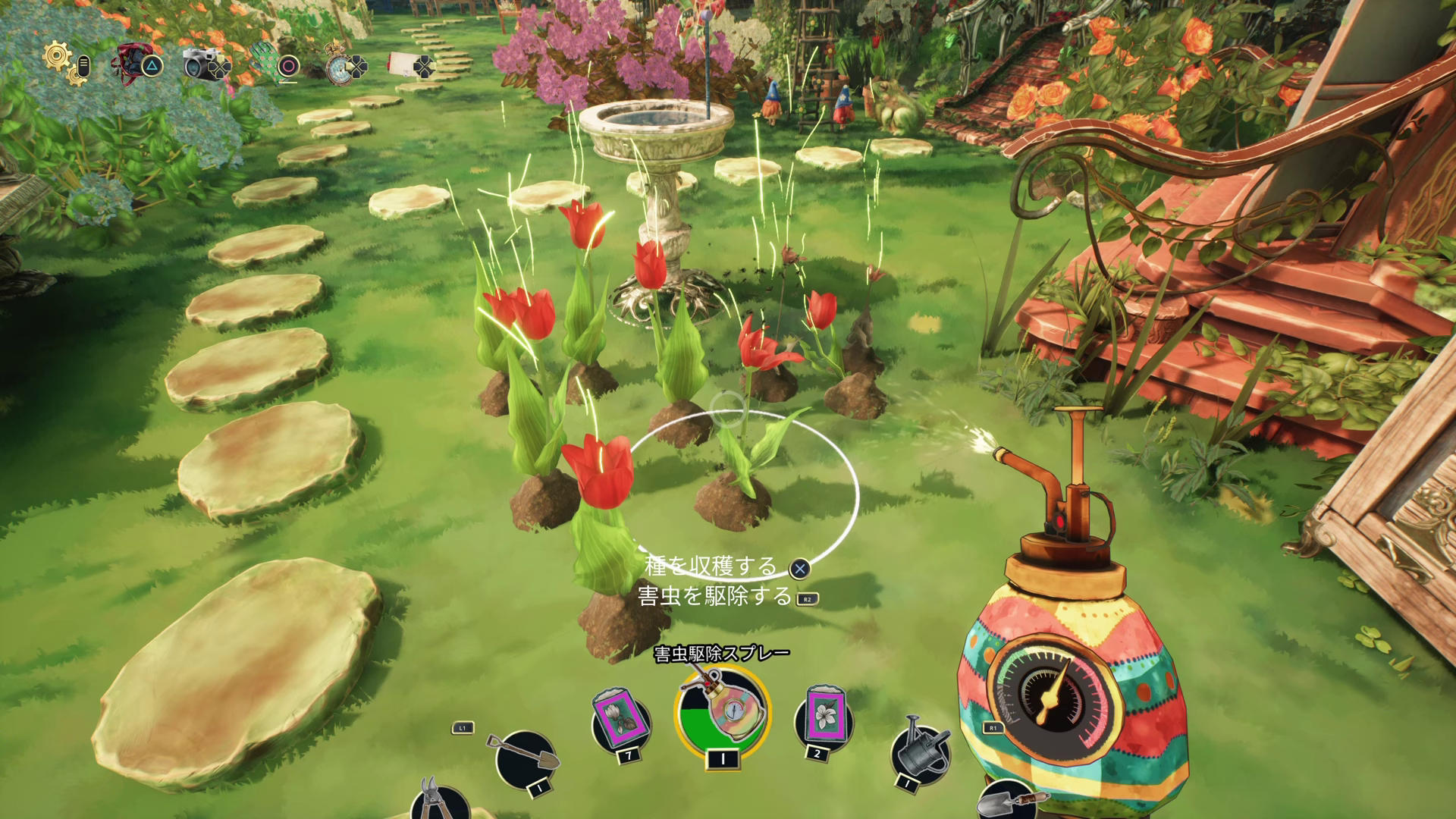Select the pest spray bottle slot
This screenshot has width=1456, height=819.
[x=721, y=713]
